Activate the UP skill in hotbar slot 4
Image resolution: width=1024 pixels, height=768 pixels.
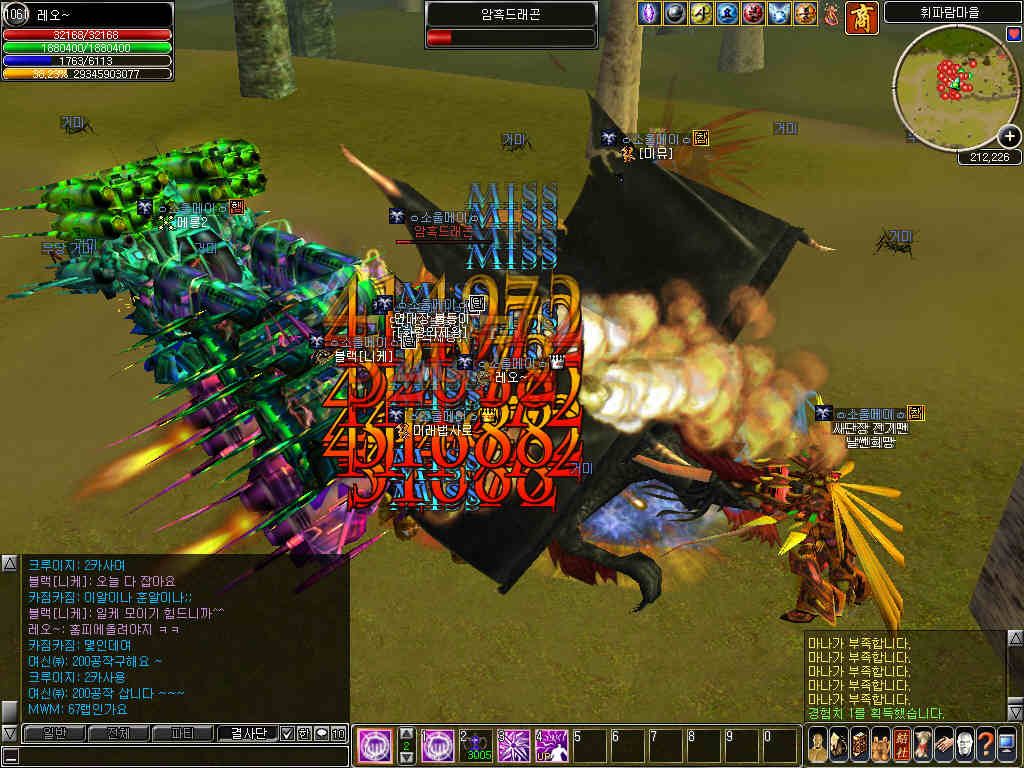click(551, 745)
